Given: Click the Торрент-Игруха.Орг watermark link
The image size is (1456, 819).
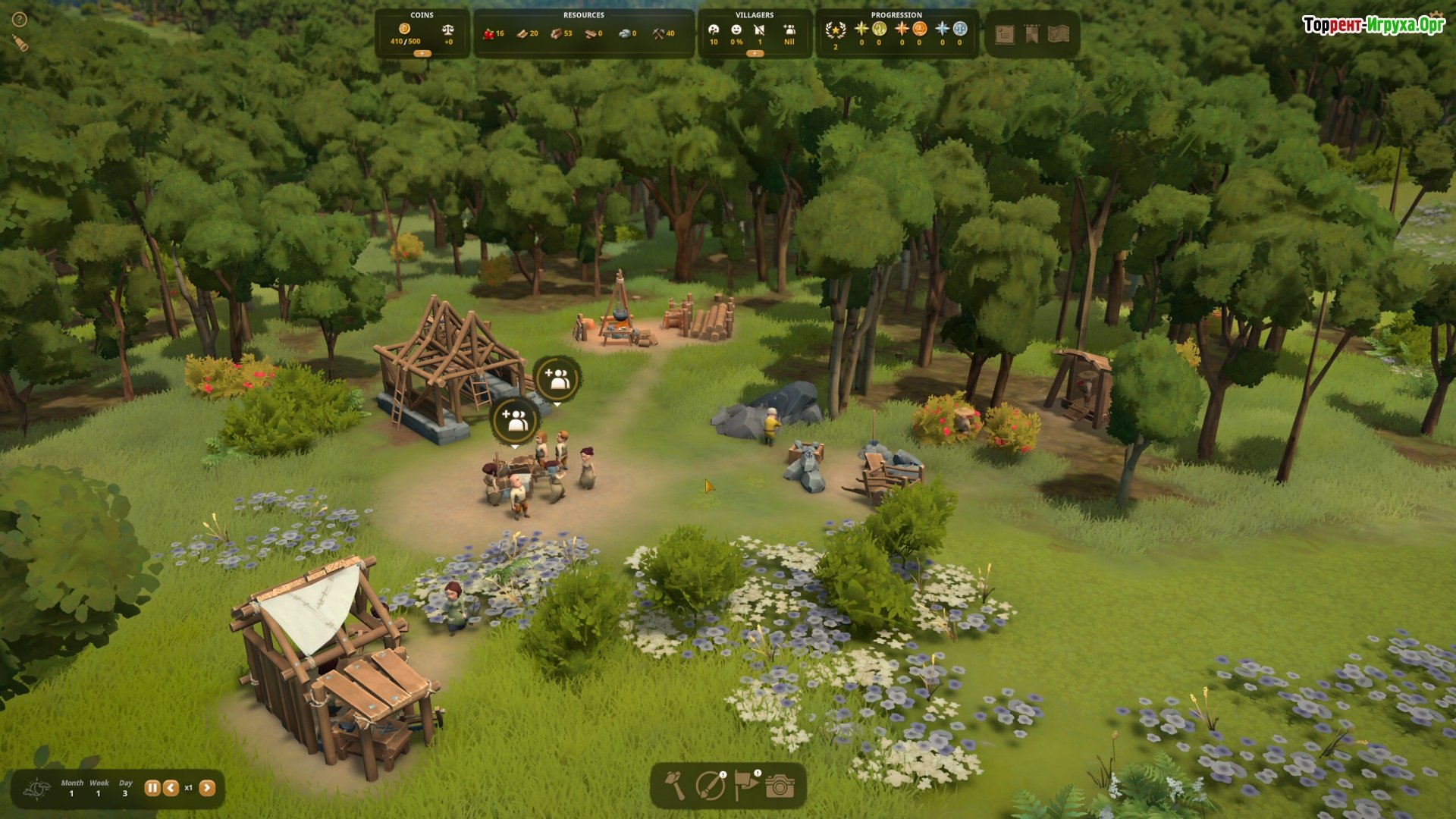Looking at the screenshot, I should [x=1373, y=25].
